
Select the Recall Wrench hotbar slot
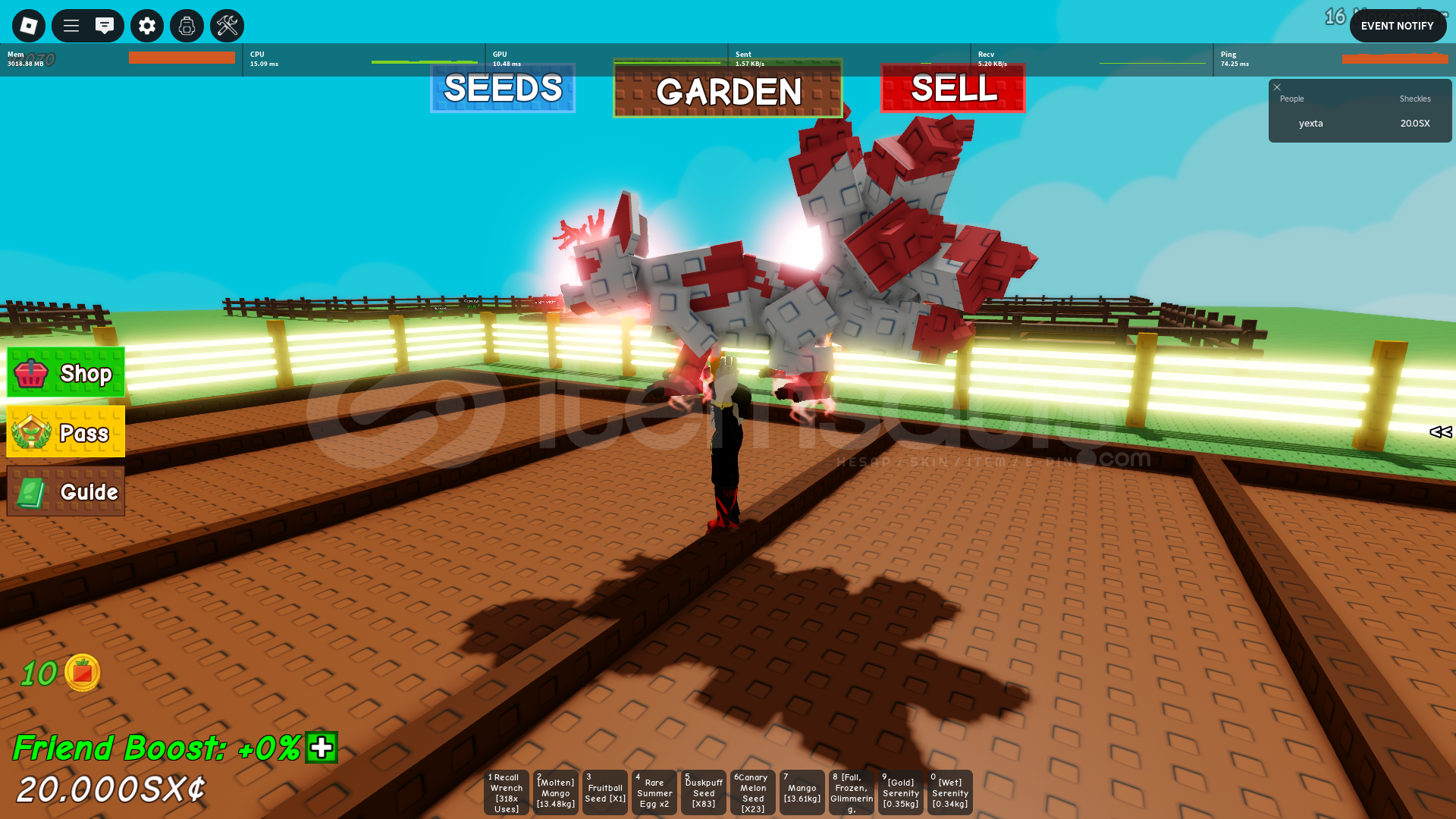click(505, 792)
